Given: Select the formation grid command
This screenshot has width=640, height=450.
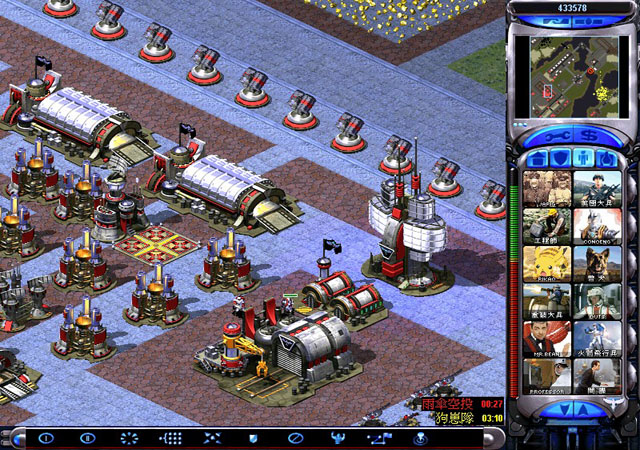Looking at the screenshot, I should (x=170, y=438).
